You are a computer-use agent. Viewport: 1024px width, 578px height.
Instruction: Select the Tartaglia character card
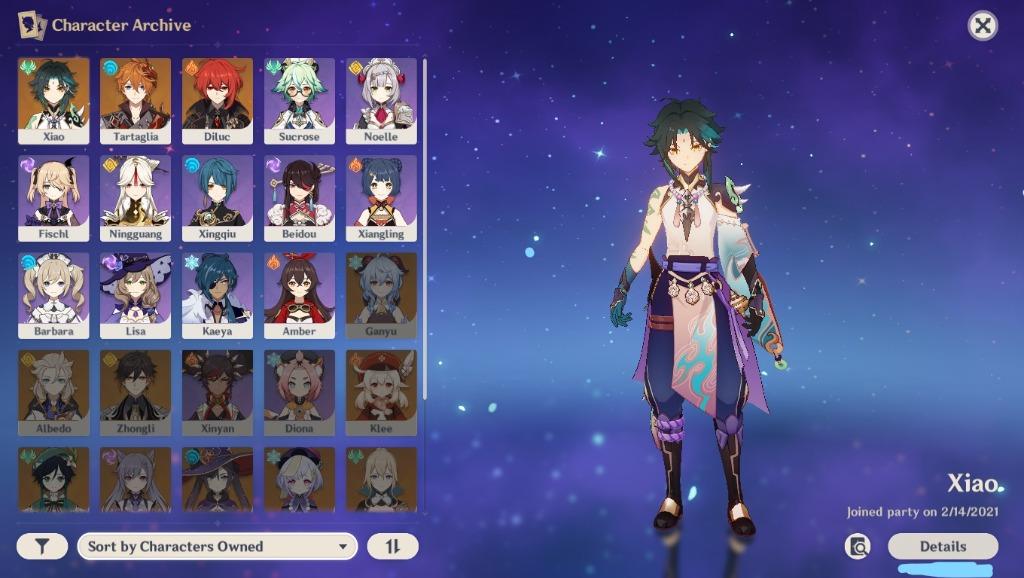point(135,100)
